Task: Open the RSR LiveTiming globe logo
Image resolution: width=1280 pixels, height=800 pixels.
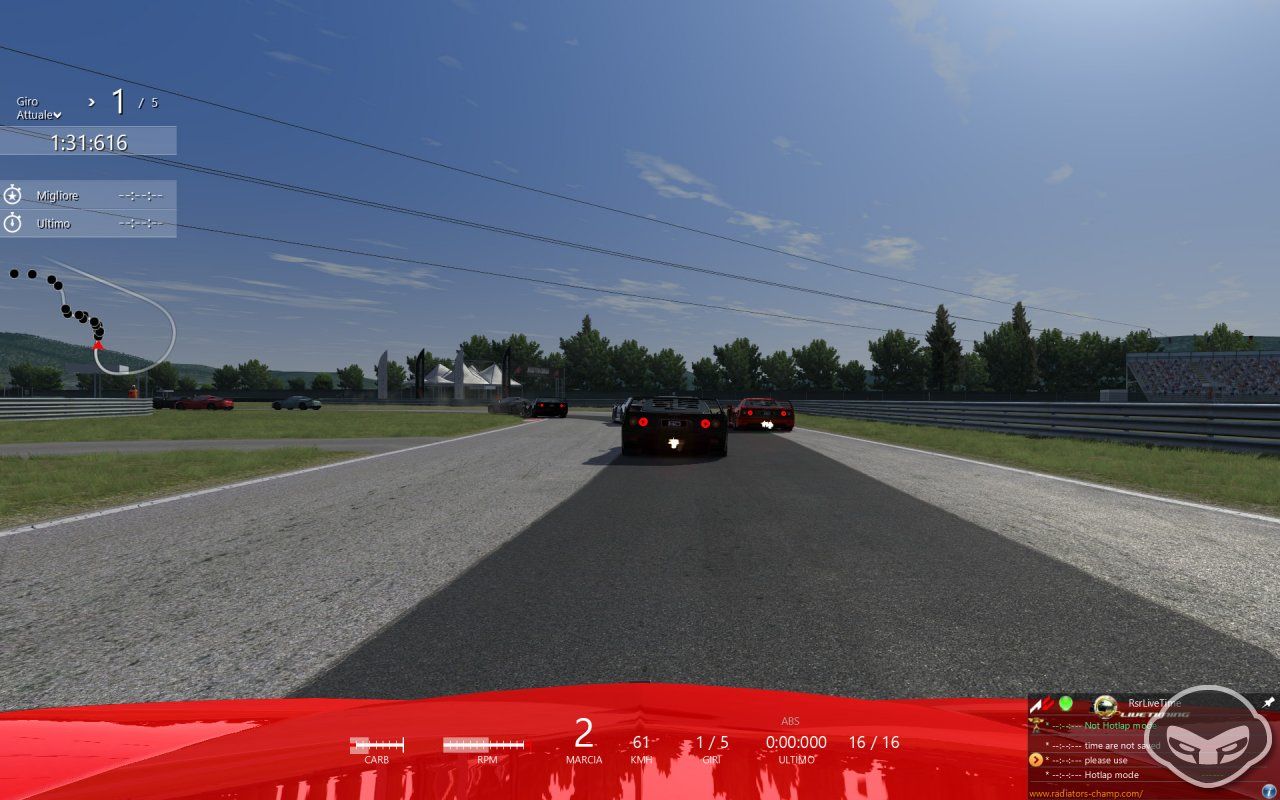Action: point(1105,706)
